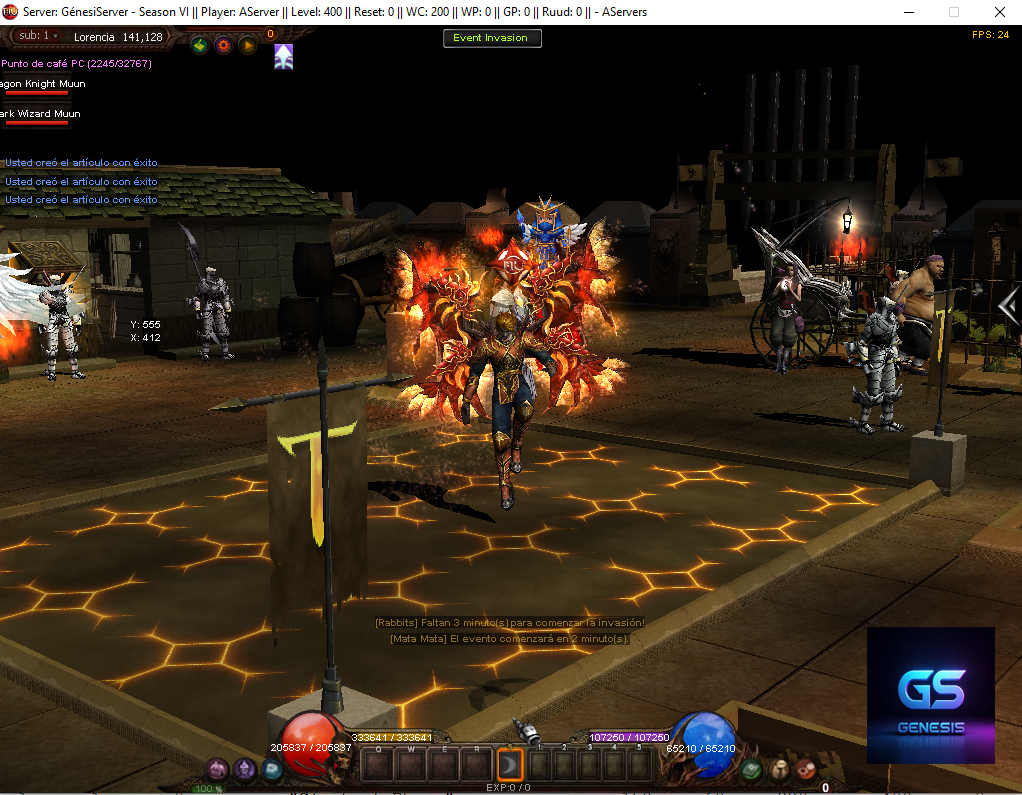1022x795 pixels.
Task: Start the helper with the play button
Action: coord(246,45)
